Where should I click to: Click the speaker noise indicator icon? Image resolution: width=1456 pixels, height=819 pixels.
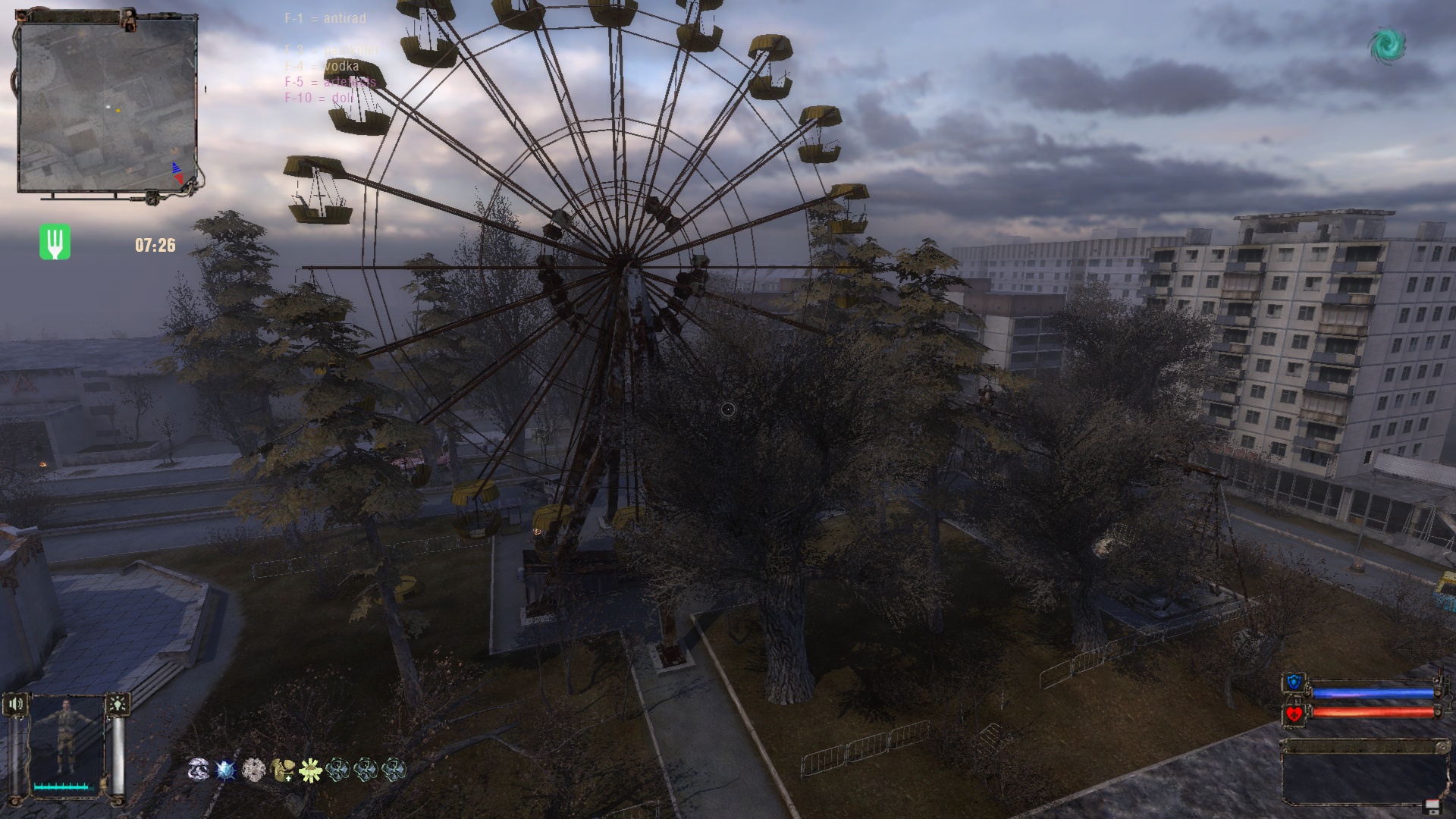click(x=15, y=704)
